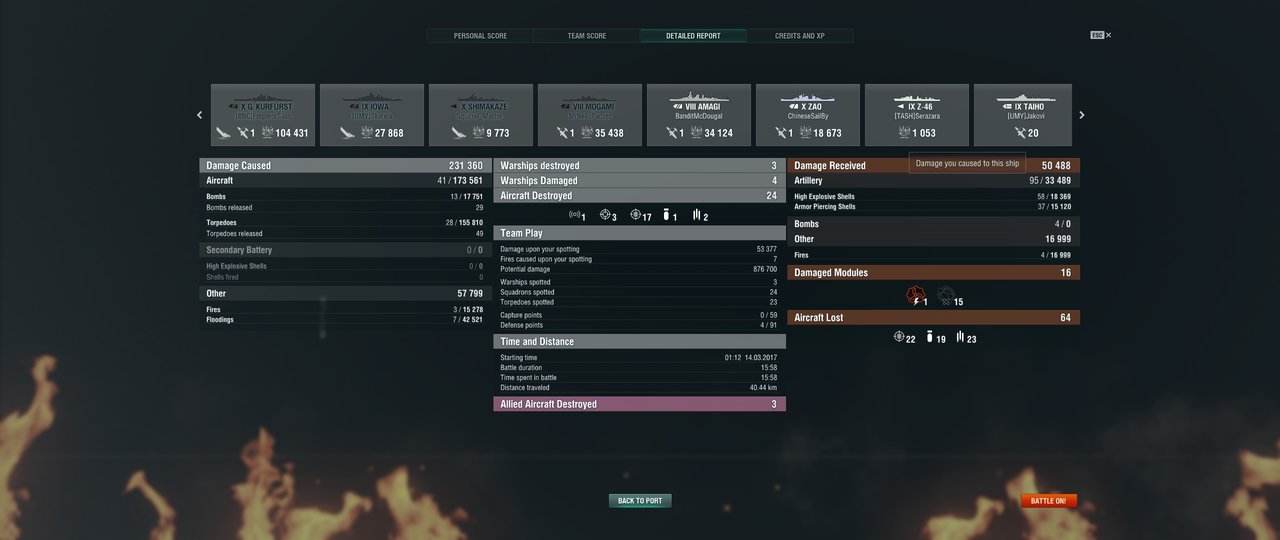Select the Detailed Report tab

click(693, 36)
